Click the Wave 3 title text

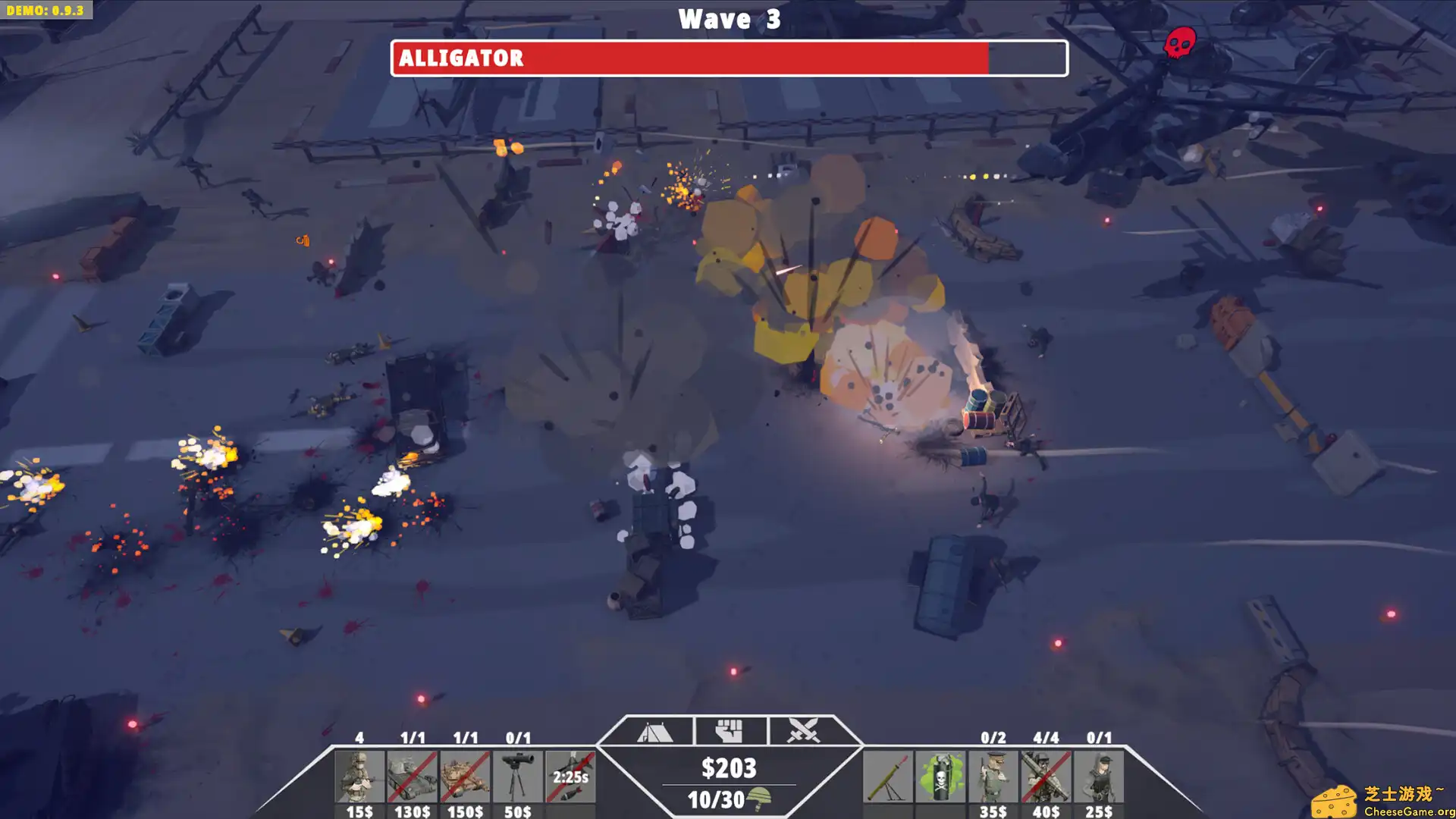pyautogui.click(x=728, y=19)
